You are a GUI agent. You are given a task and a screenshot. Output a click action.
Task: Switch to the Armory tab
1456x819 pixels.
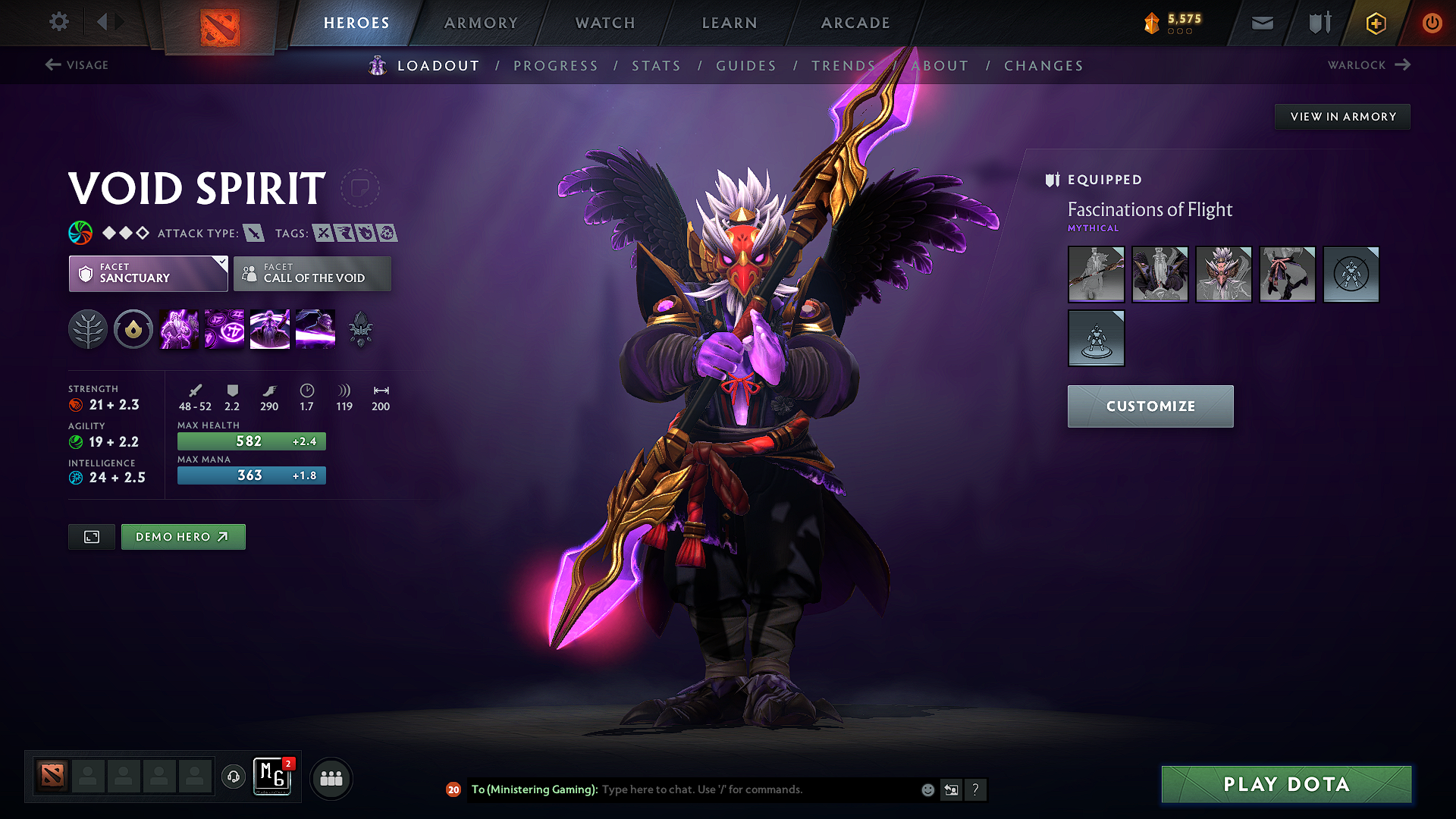coord(481,23)
